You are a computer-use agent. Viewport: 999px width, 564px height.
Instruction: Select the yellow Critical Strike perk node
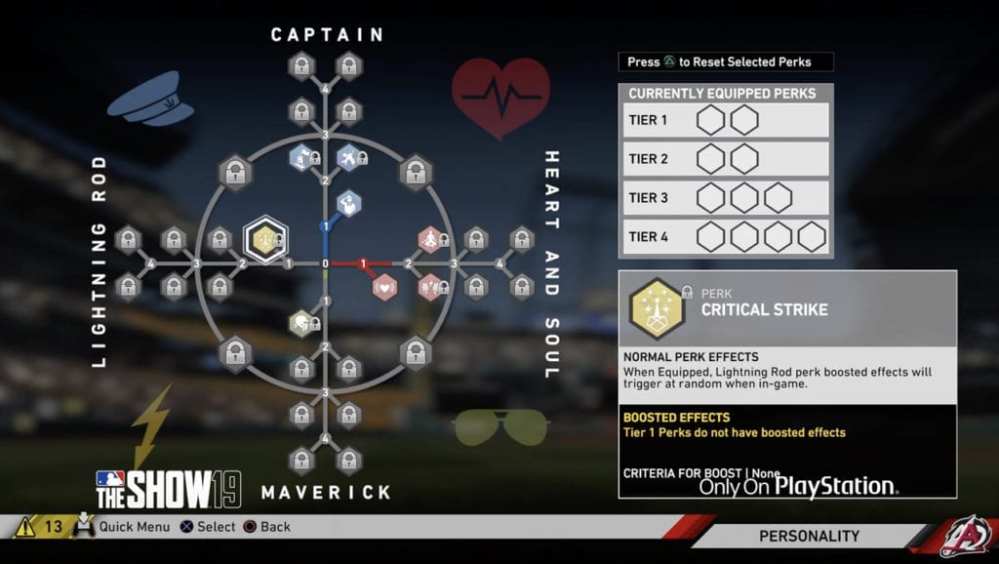tap(266, 239)
